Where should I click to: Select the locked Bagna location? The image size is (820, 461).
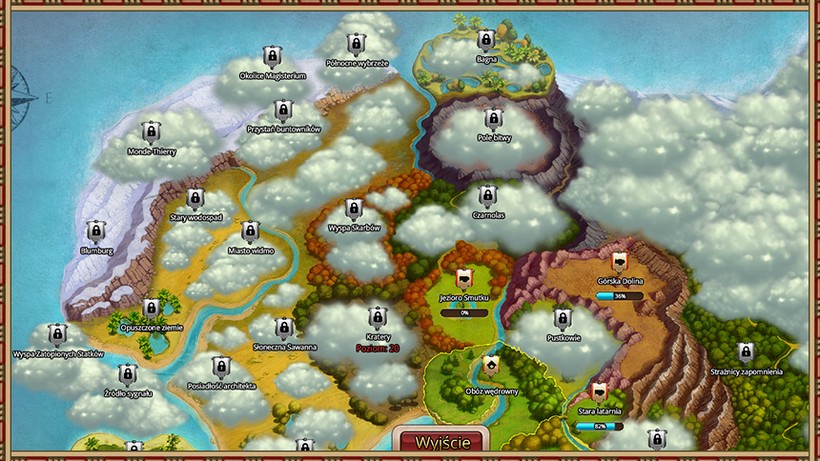coord(487,40)
